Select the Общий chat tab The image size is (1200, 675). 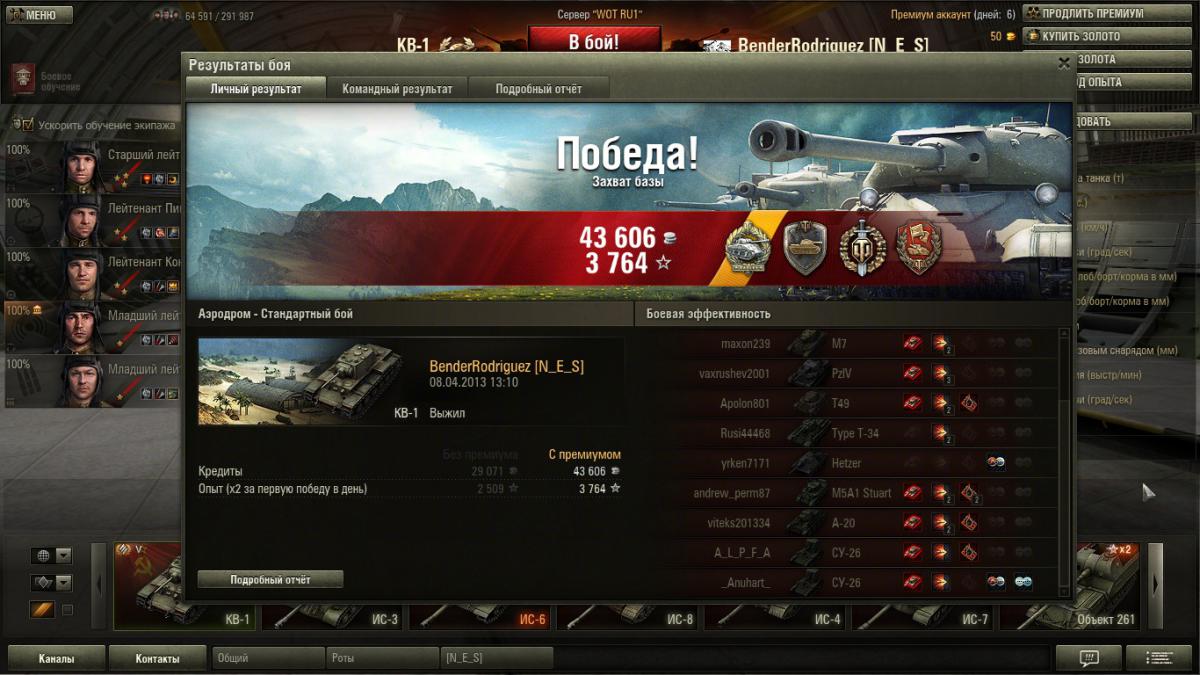click(267, 658)
